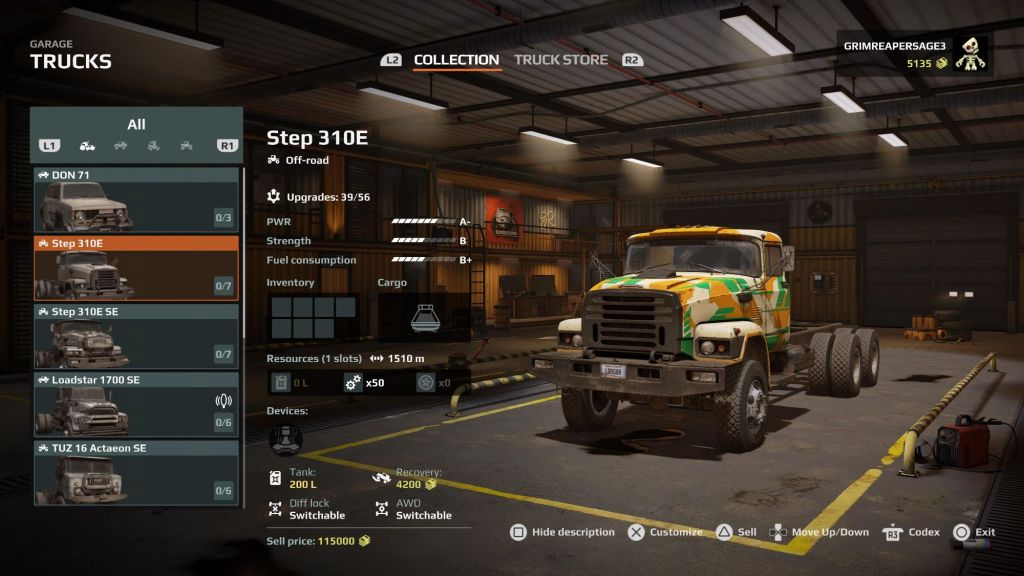This screenshot has height=576, width=1024.
Task: Select the Step 310E truck entry
Action: tap(136, 268)
